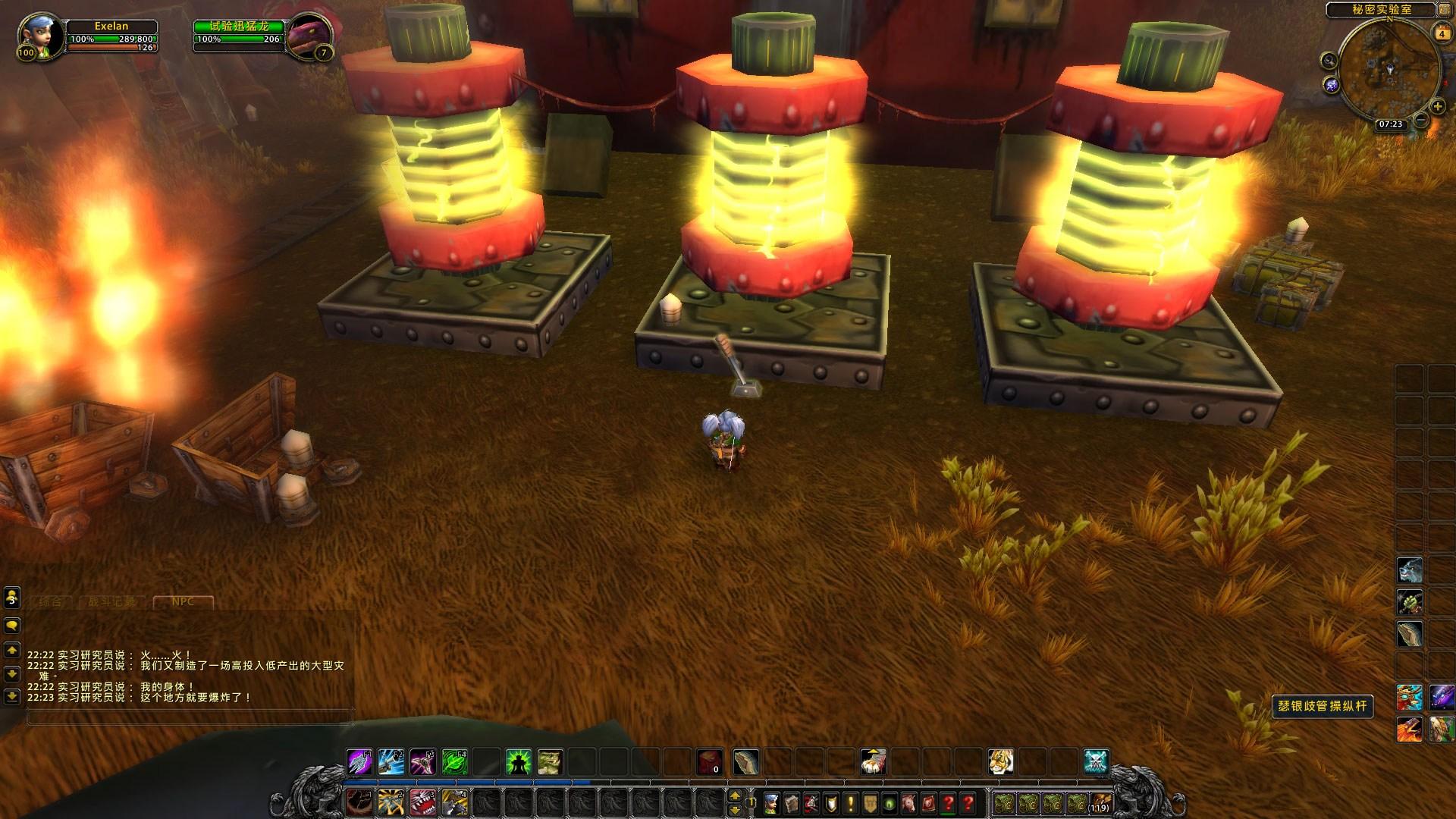Click the circular minimap
The image size is (1456, 819).
pos(1389,70)
